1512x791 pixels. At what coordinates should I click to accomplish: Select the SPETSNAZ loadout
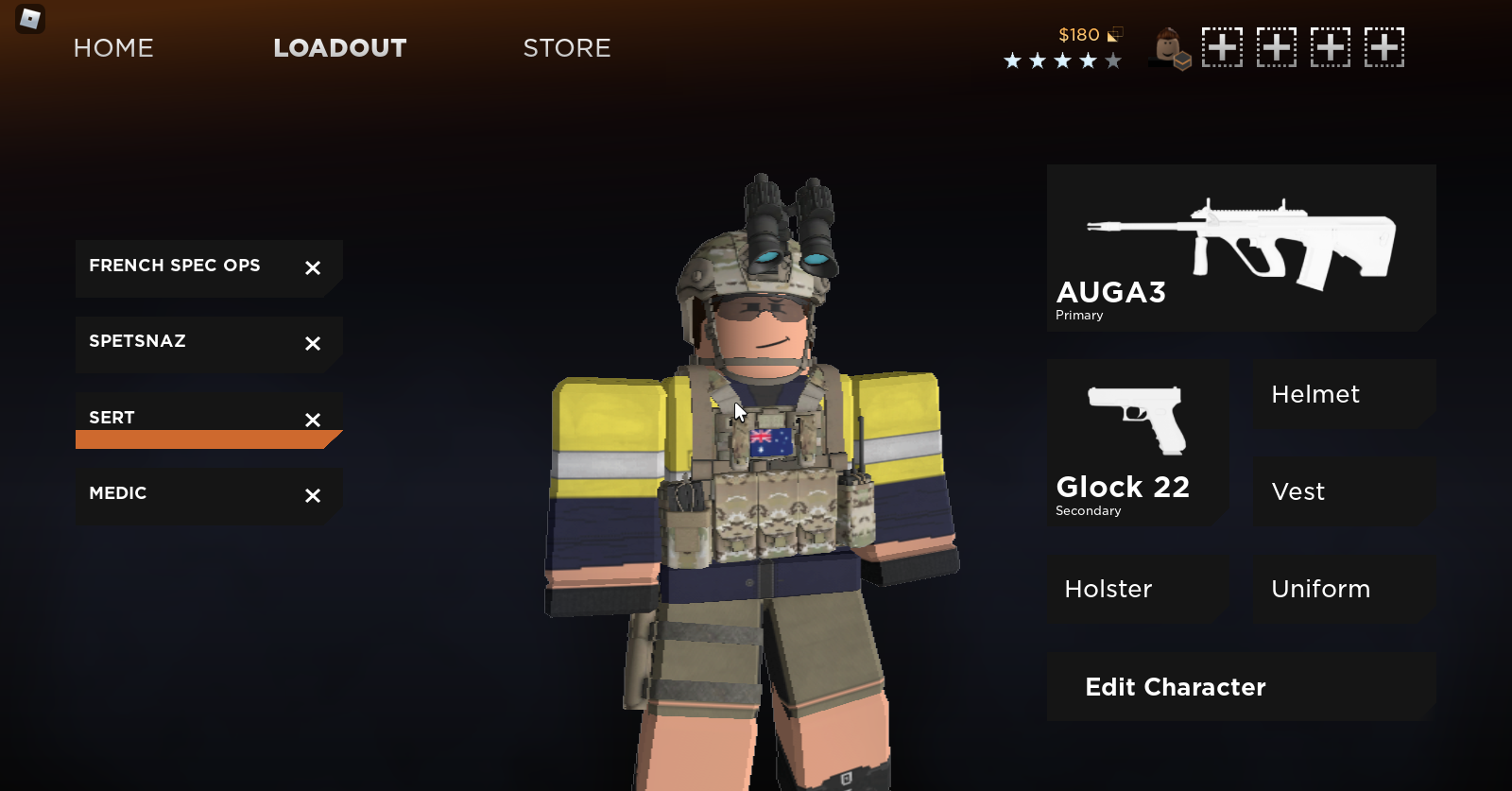(x=170, y=341)
